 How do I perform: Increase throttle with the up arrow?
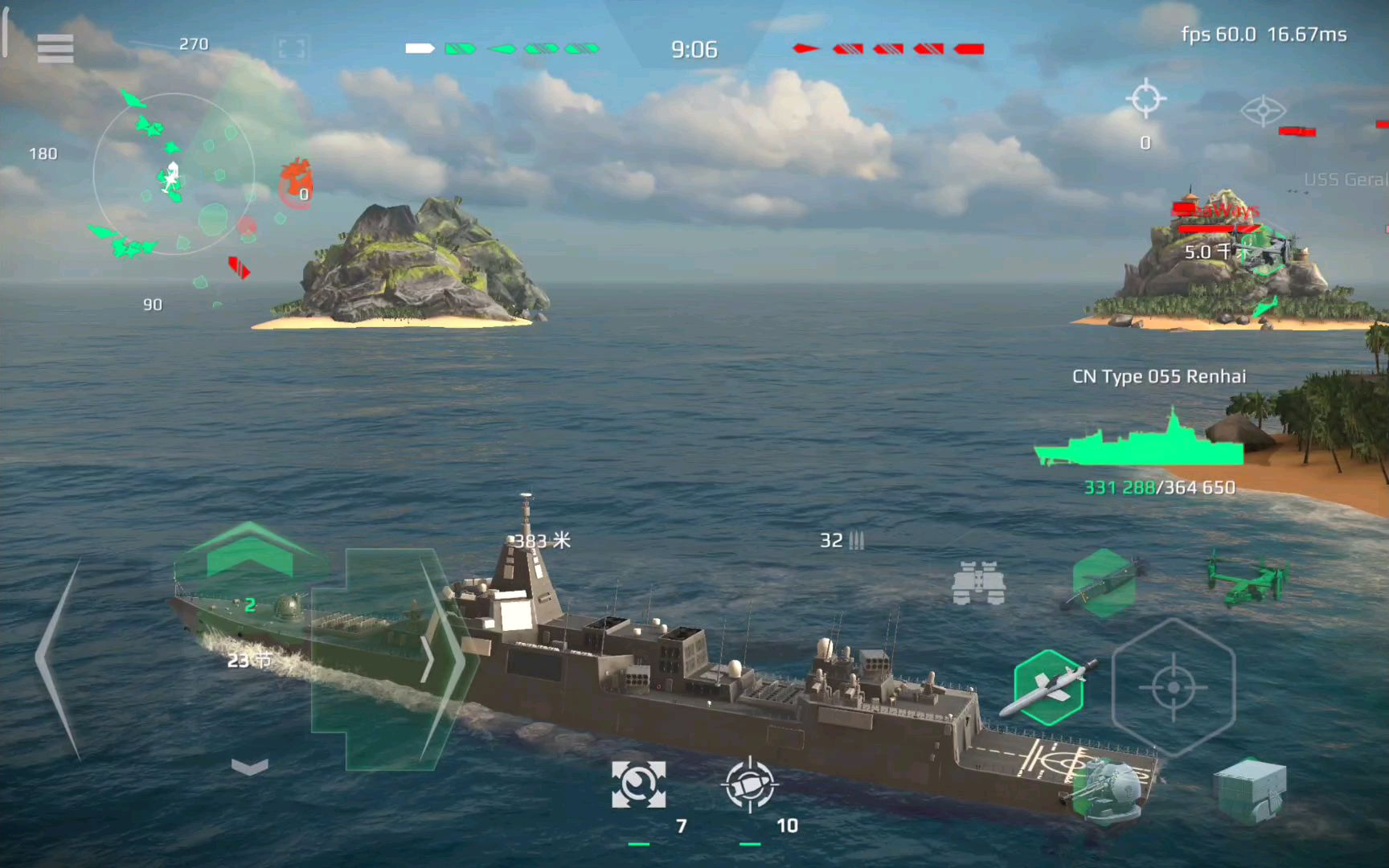pyautogui.click(x=249, y=551)
